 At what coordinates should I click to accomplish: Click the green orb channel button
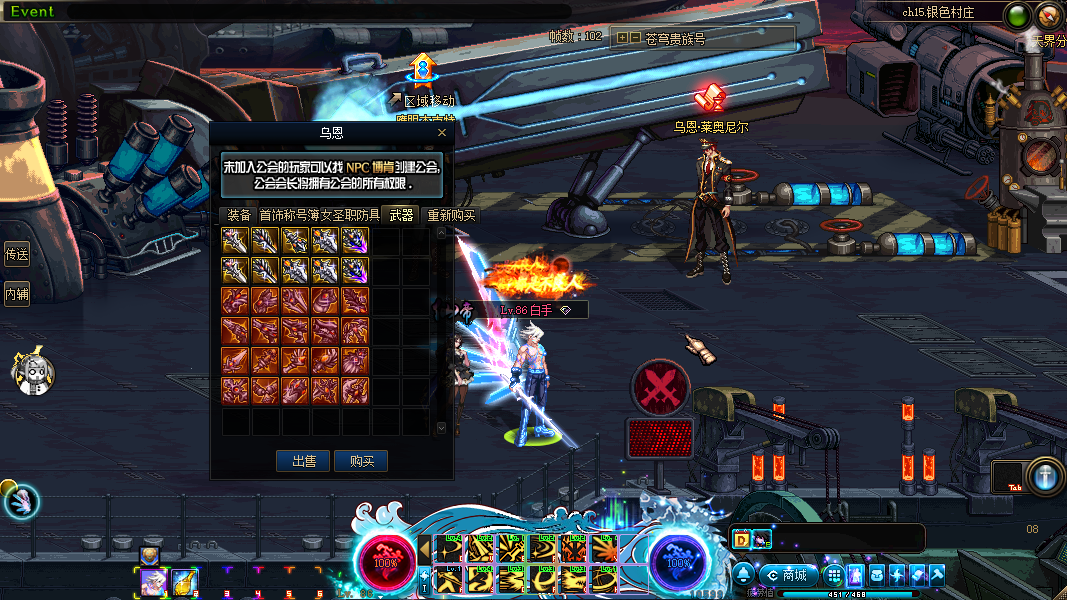coord(1018,16)
